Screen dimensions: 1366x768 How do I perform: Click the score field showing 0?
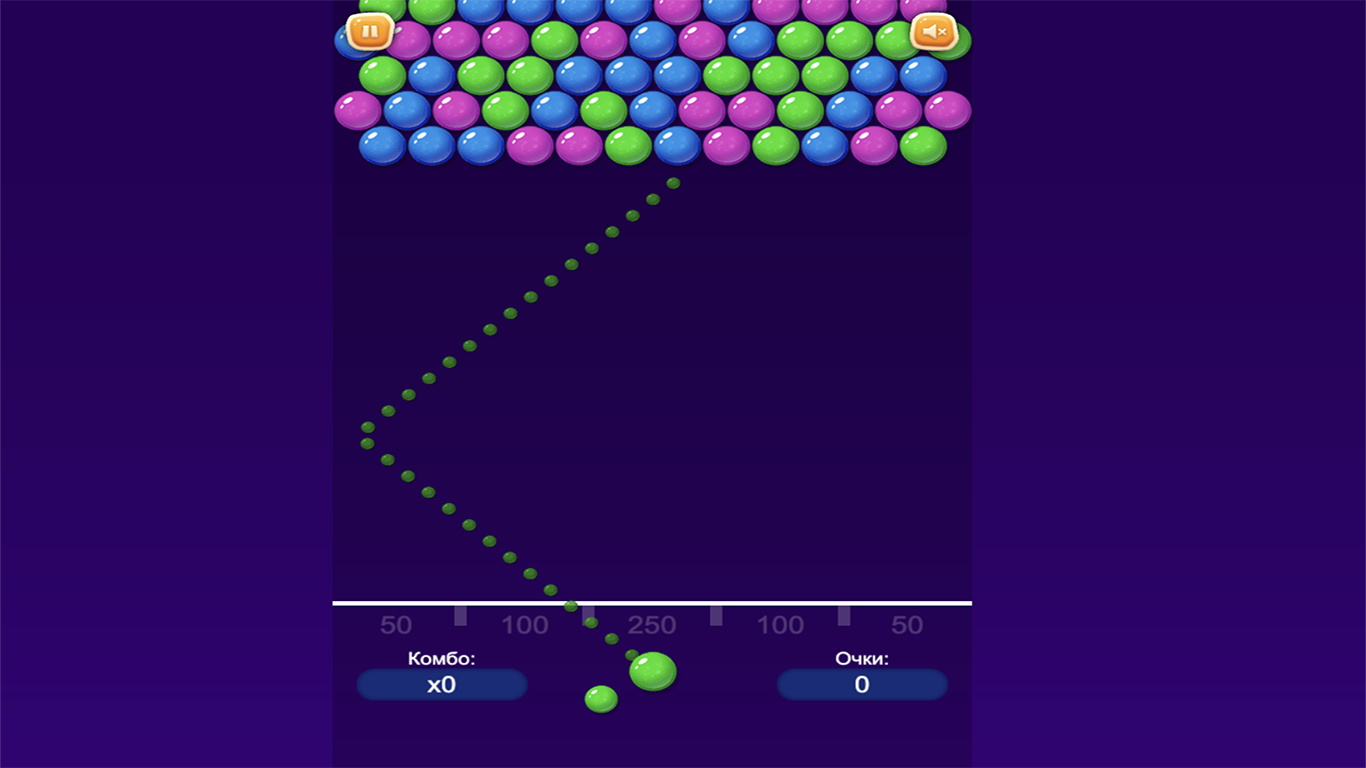click(x=862, y=685)
